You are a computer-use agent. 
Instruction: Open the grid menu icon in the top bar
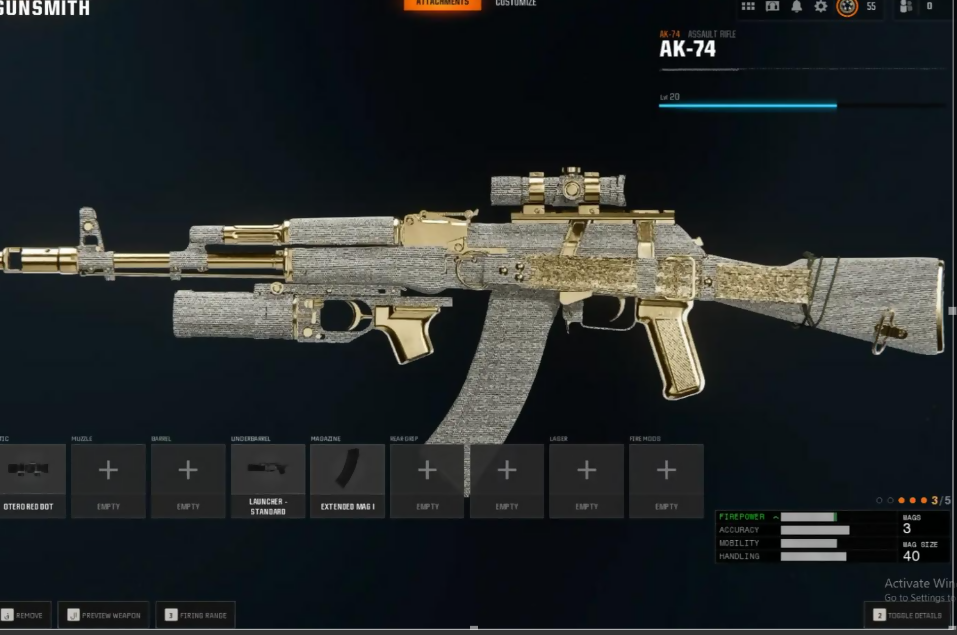748,6
